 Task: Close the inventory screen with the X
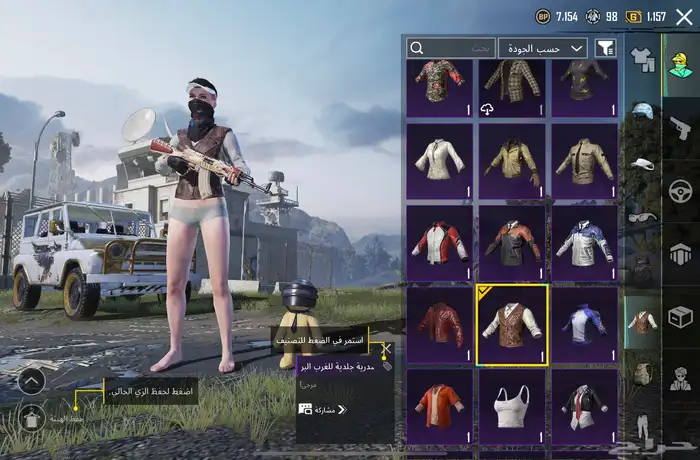point(684,16)
